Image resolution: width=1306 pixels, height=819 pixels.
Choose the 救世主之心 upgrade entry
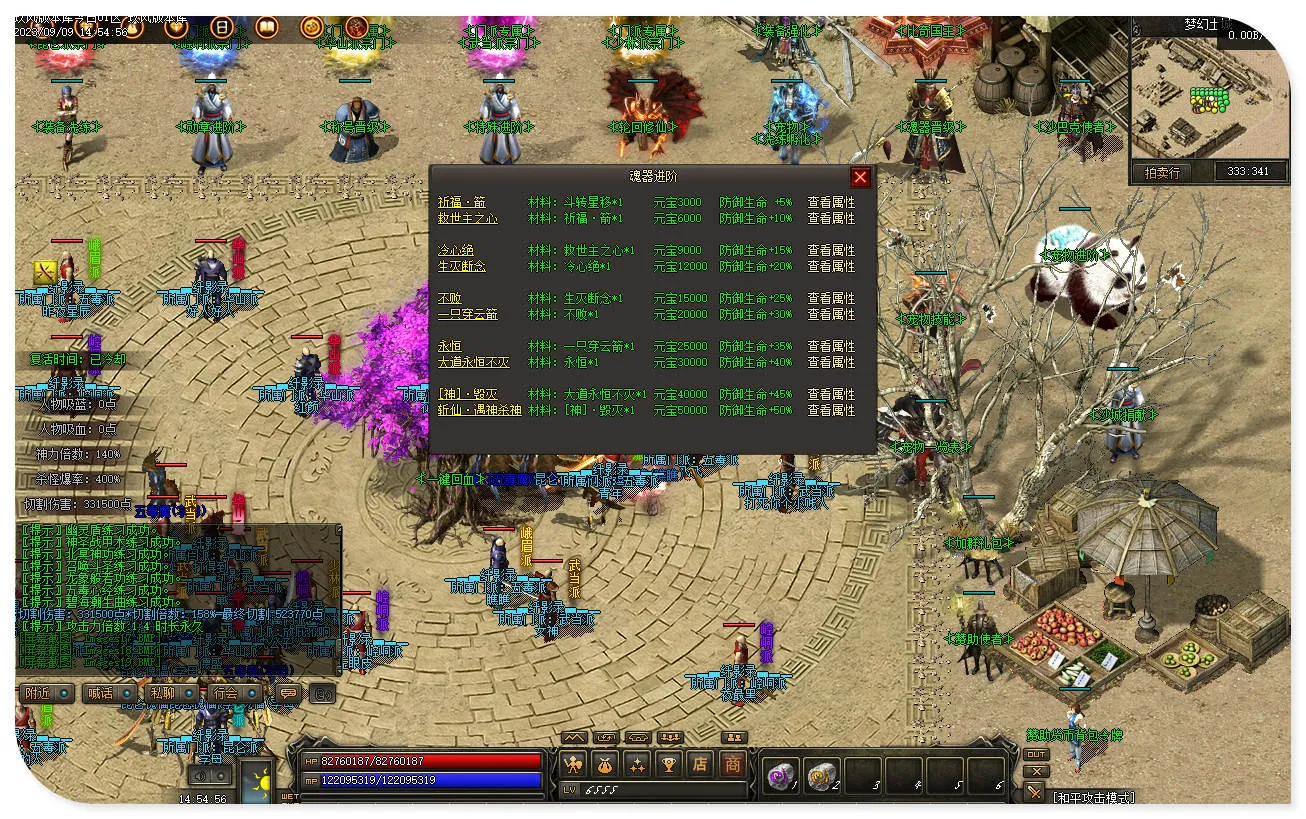pos(467,218)
